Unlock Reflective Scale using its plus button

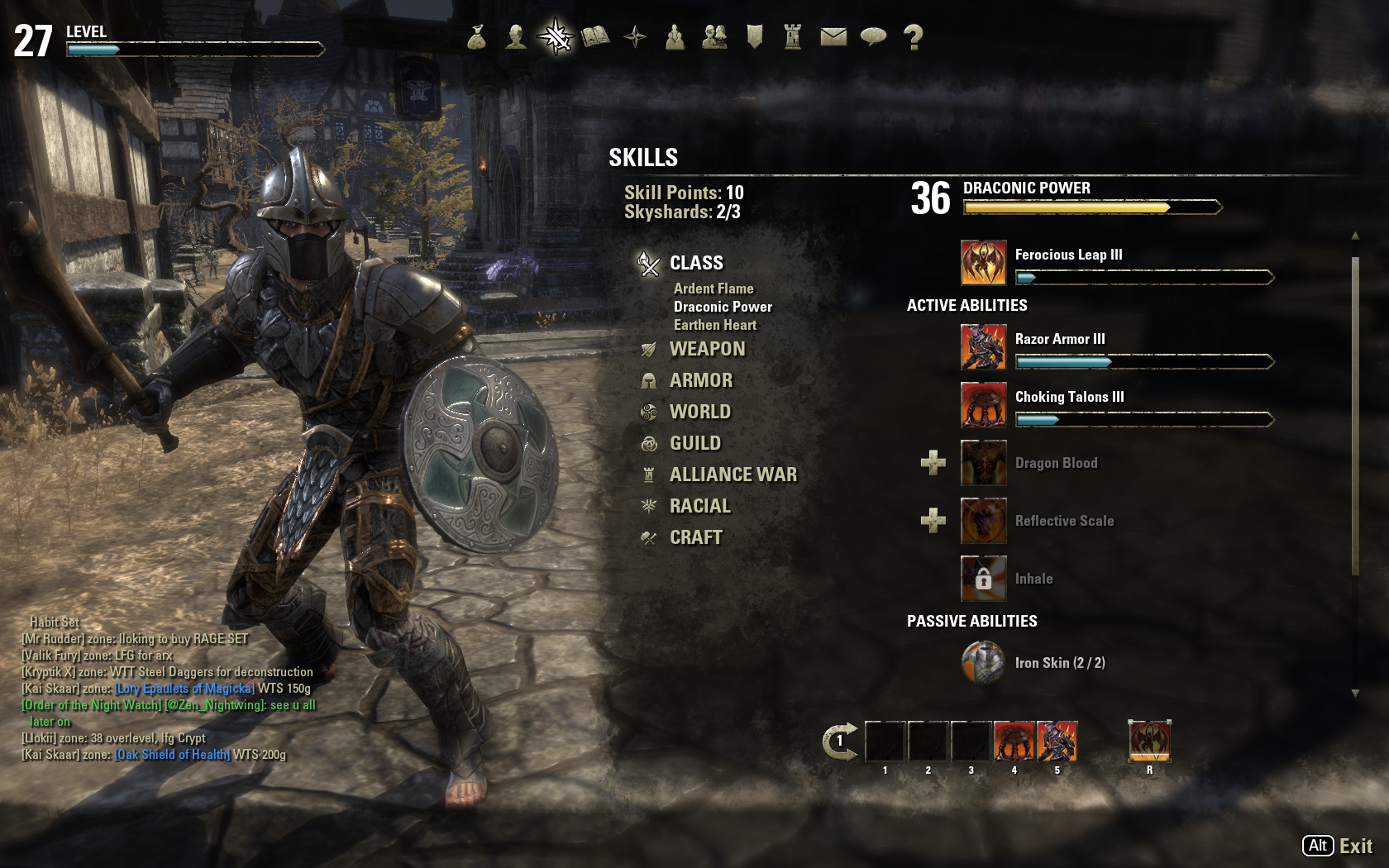click(933, 521)
